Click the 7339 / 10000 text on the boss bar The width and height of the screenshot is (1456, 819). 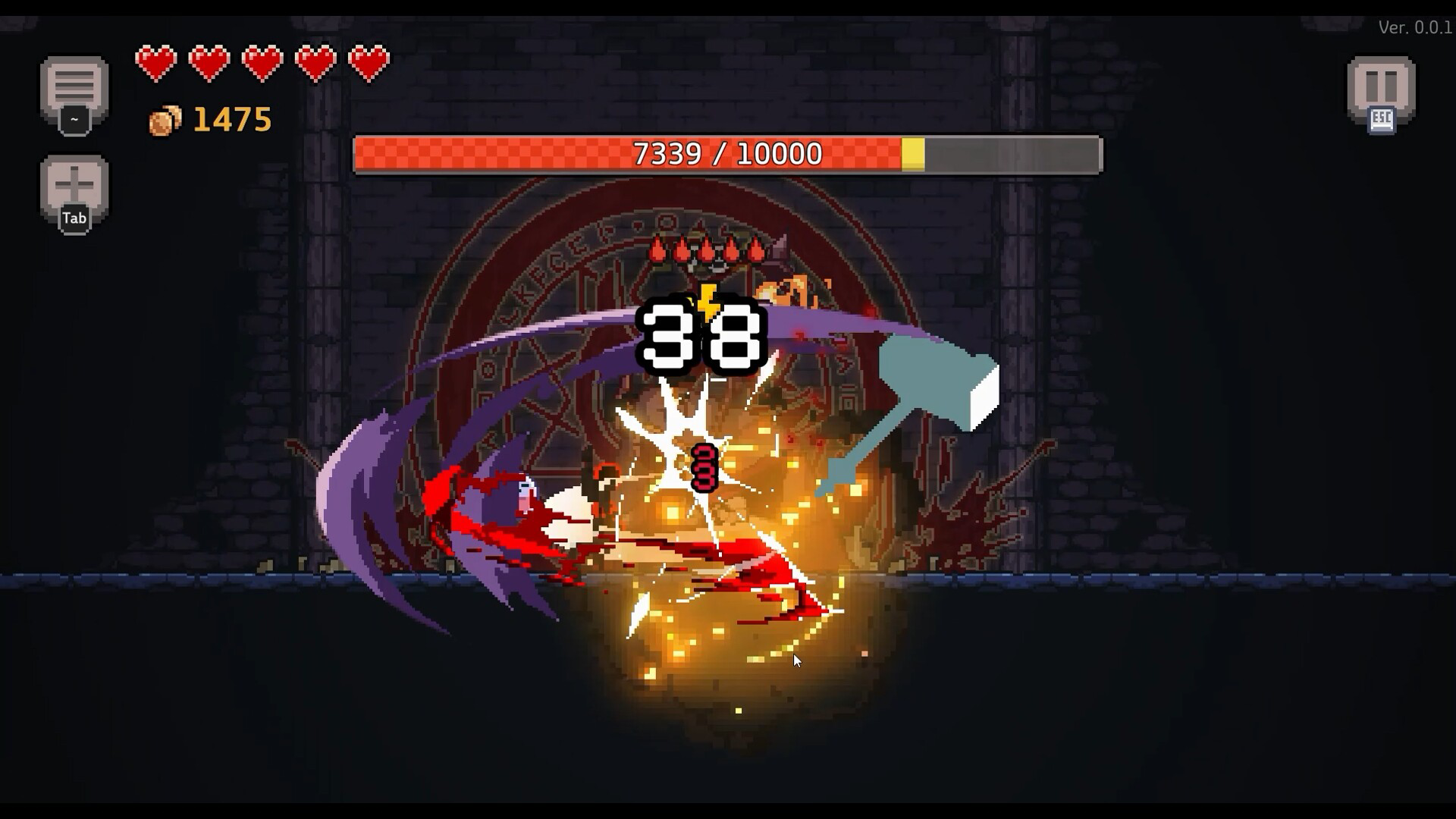coord(726,152)
